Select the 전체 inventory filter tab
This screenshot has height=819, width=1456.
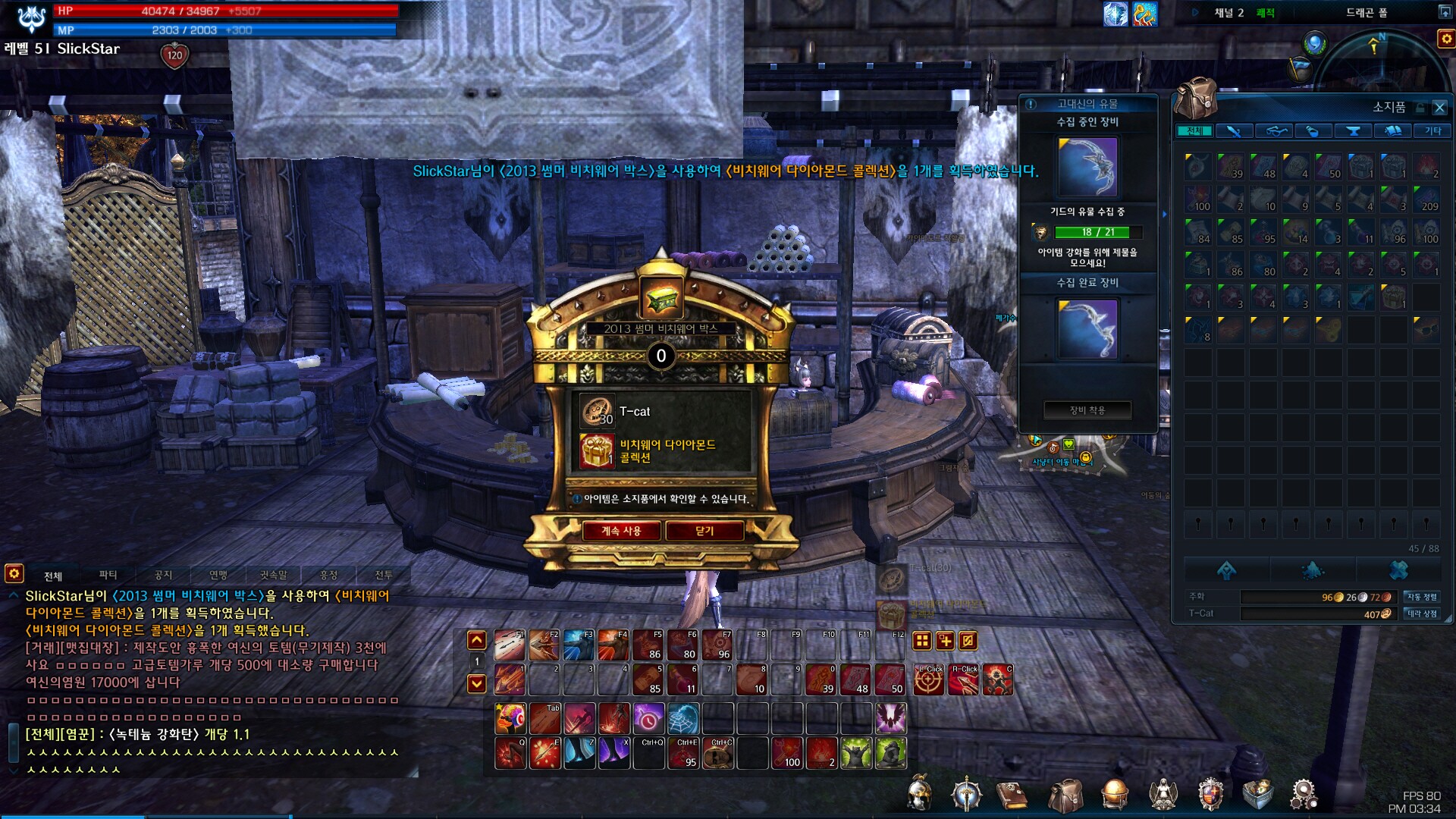(x=1194, y=131)
